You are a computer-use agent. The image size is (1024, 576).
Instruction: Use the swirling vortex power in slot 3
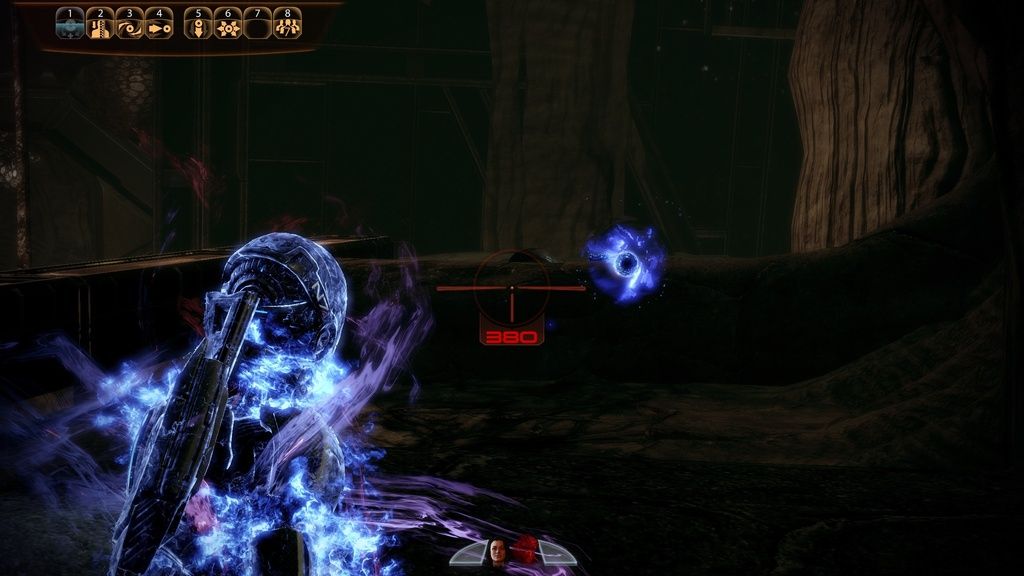tap(129, 25)
